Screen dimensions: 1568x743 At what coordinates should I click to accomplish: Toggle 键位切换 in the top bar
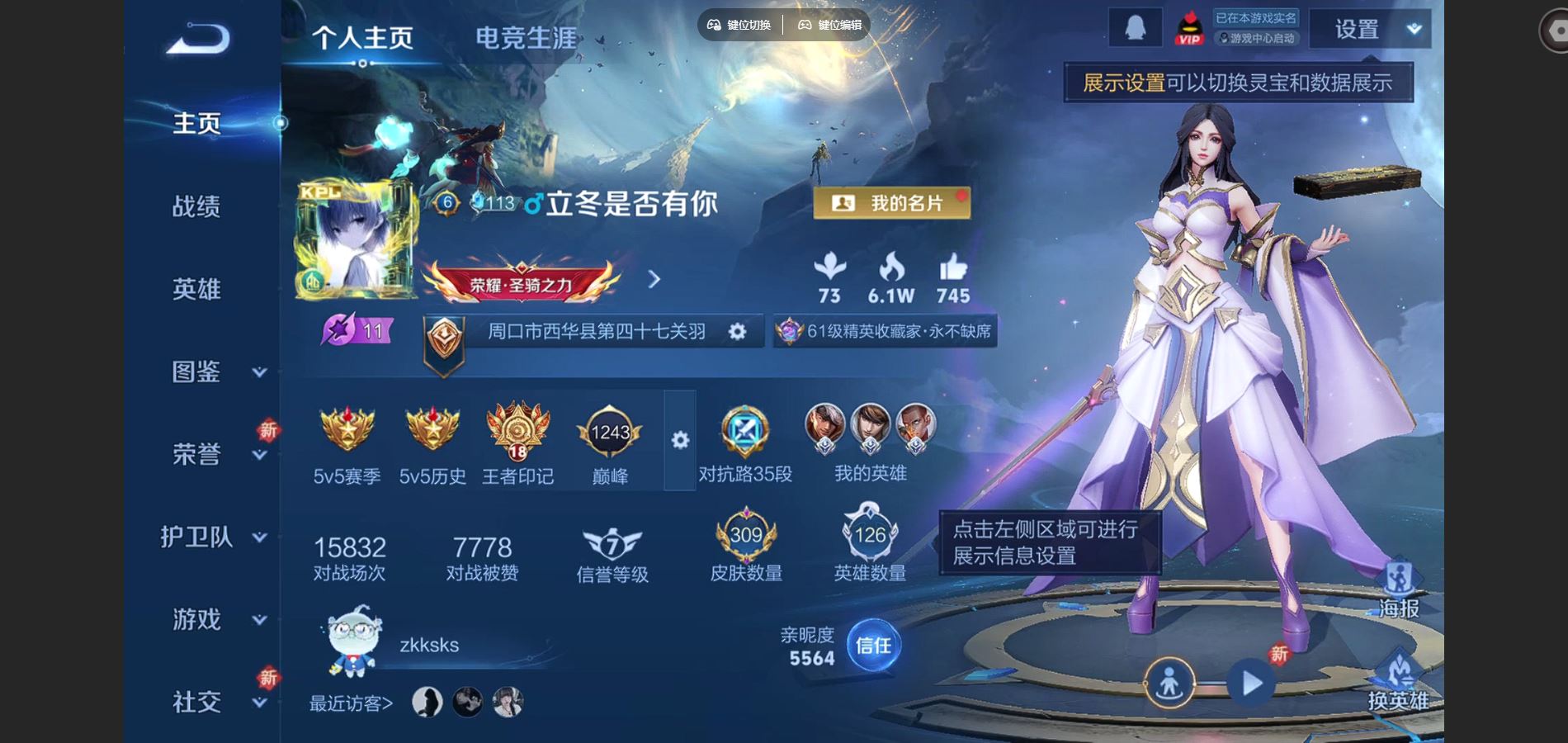point(740,25)
